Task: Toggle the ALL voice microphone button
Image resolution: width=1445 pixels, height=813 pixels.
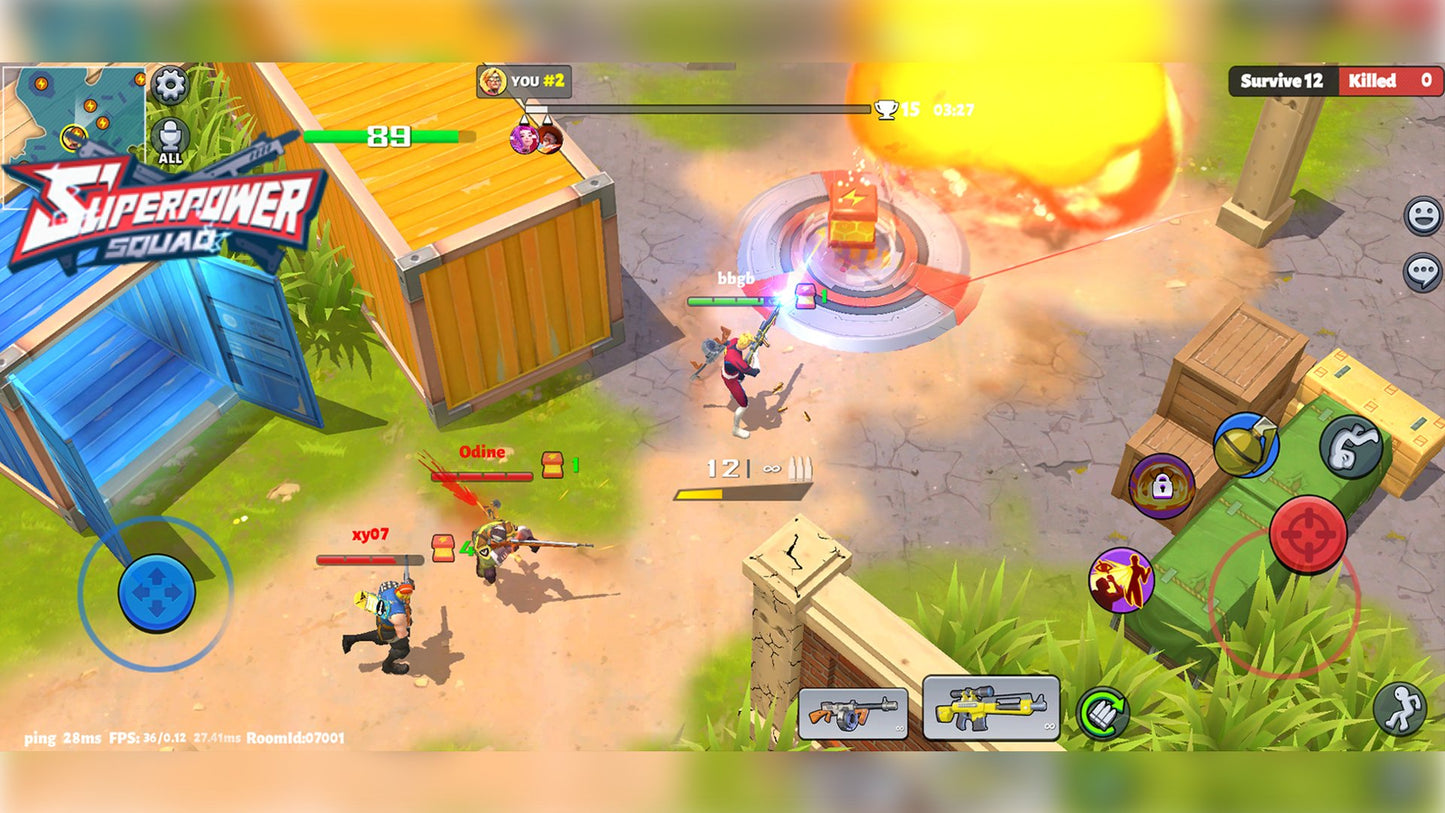Action: tap(170, 139)
